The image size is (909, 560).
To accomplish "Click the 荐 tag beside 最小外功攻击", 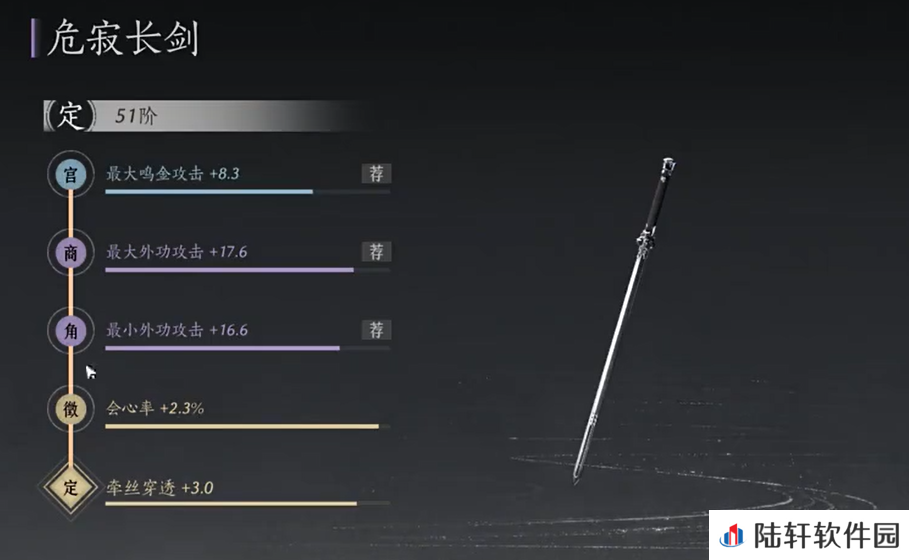I will (376, 330).
